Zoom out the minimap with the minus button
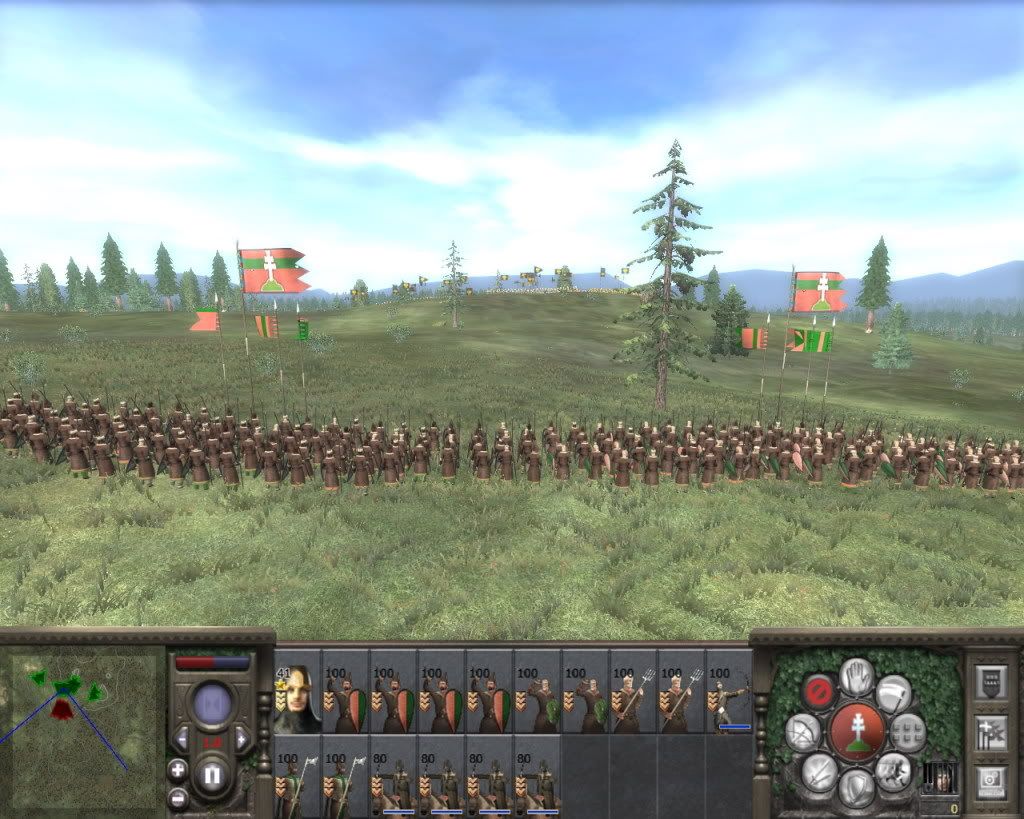Screen dimensions: 1024x819 coord(178,797)
